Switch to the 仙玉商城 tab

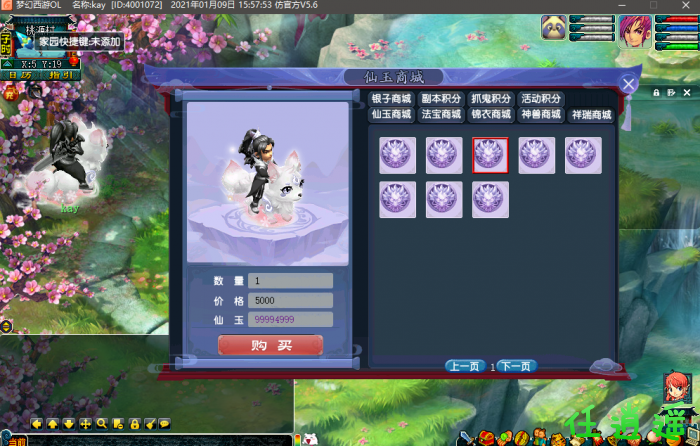392,114
